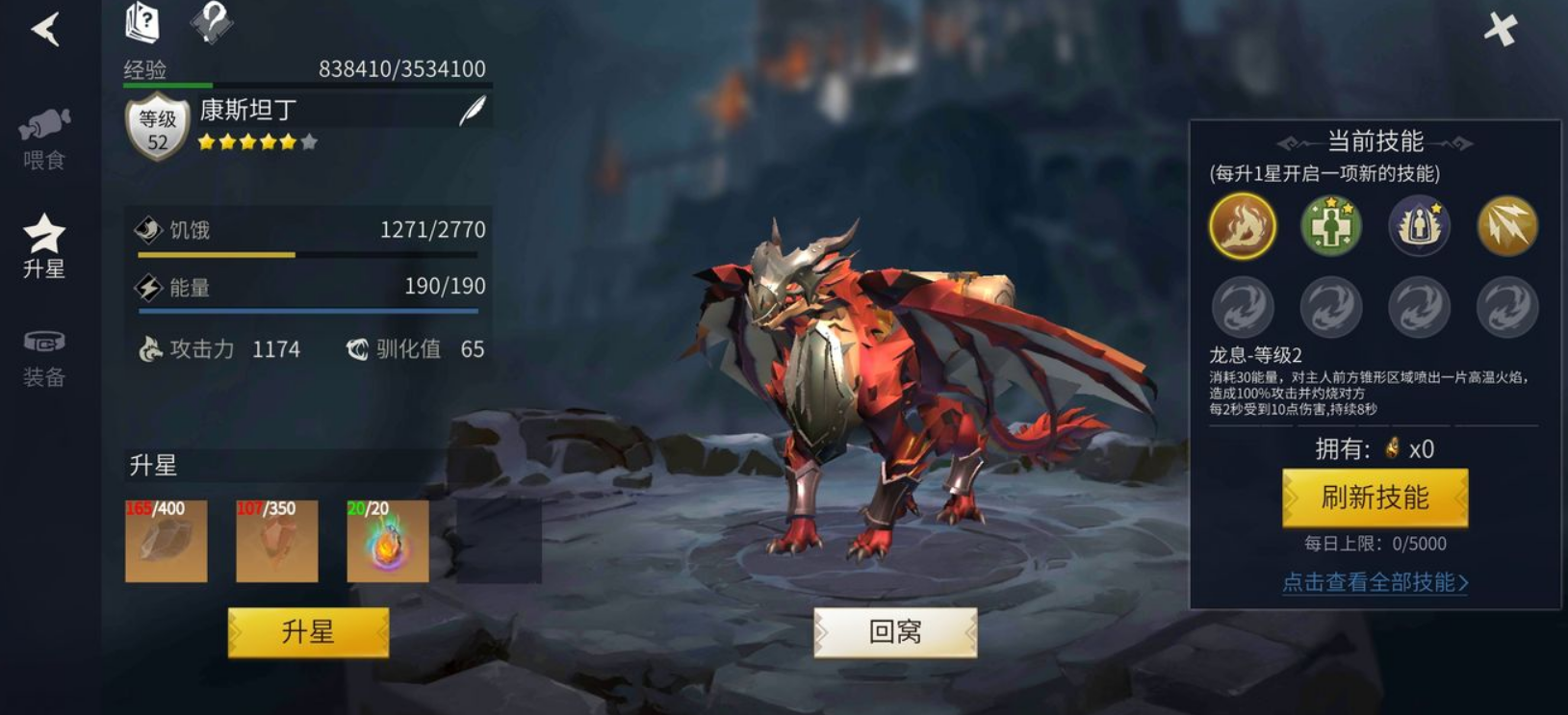Select the blue armored figure skill icon
1568x715 pixels.
[1419, 226]
